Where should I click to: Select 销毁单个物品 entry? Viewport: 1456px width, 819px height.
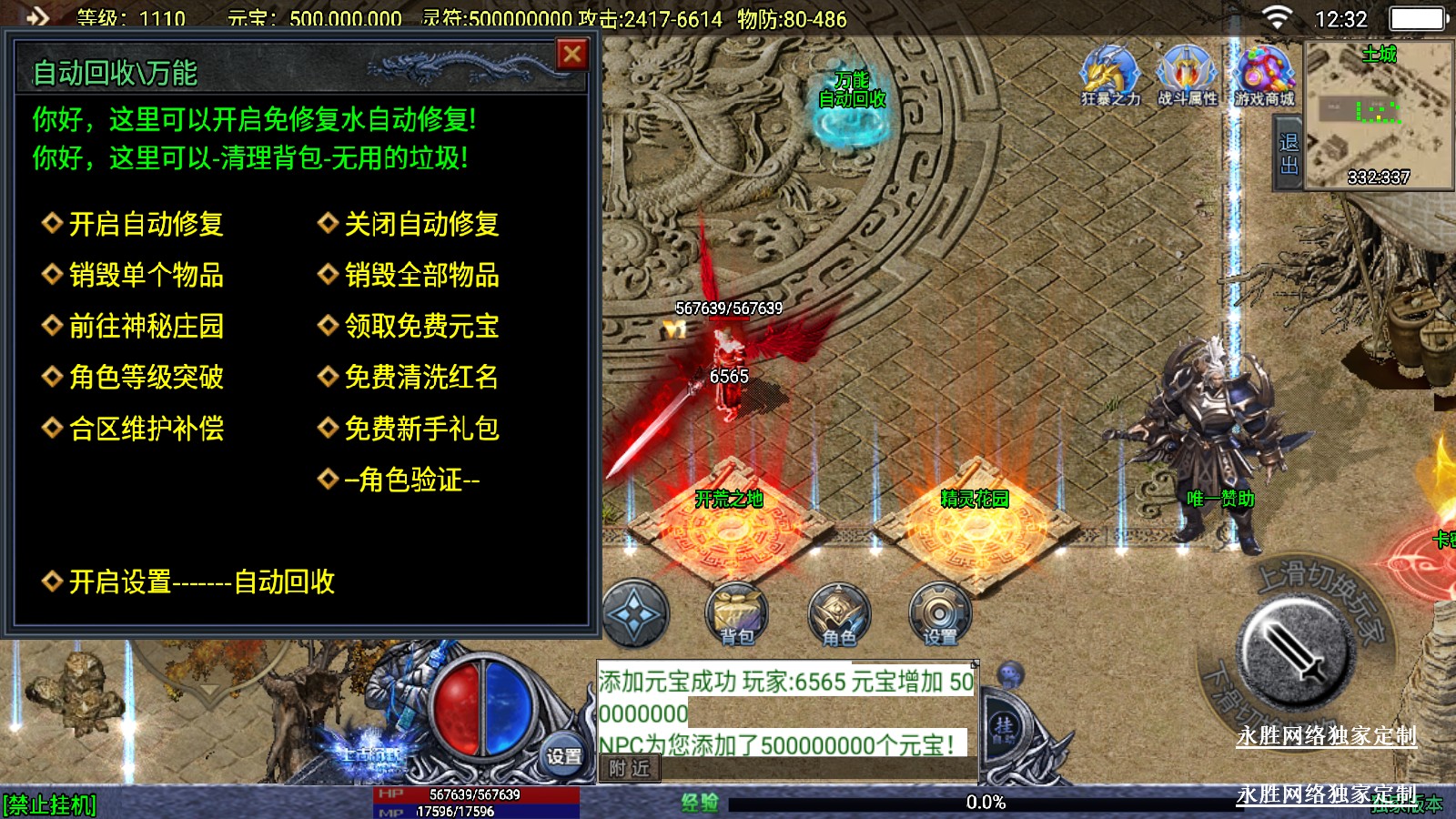click(146, 275)
